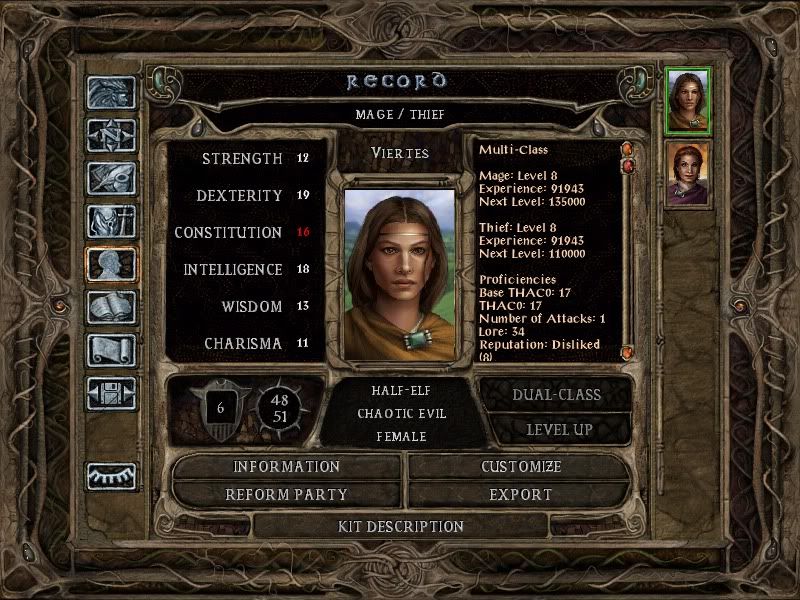Viewport: 800px width, 600px height.
Task: Click the rest eye button
Action: coord(112,476)
